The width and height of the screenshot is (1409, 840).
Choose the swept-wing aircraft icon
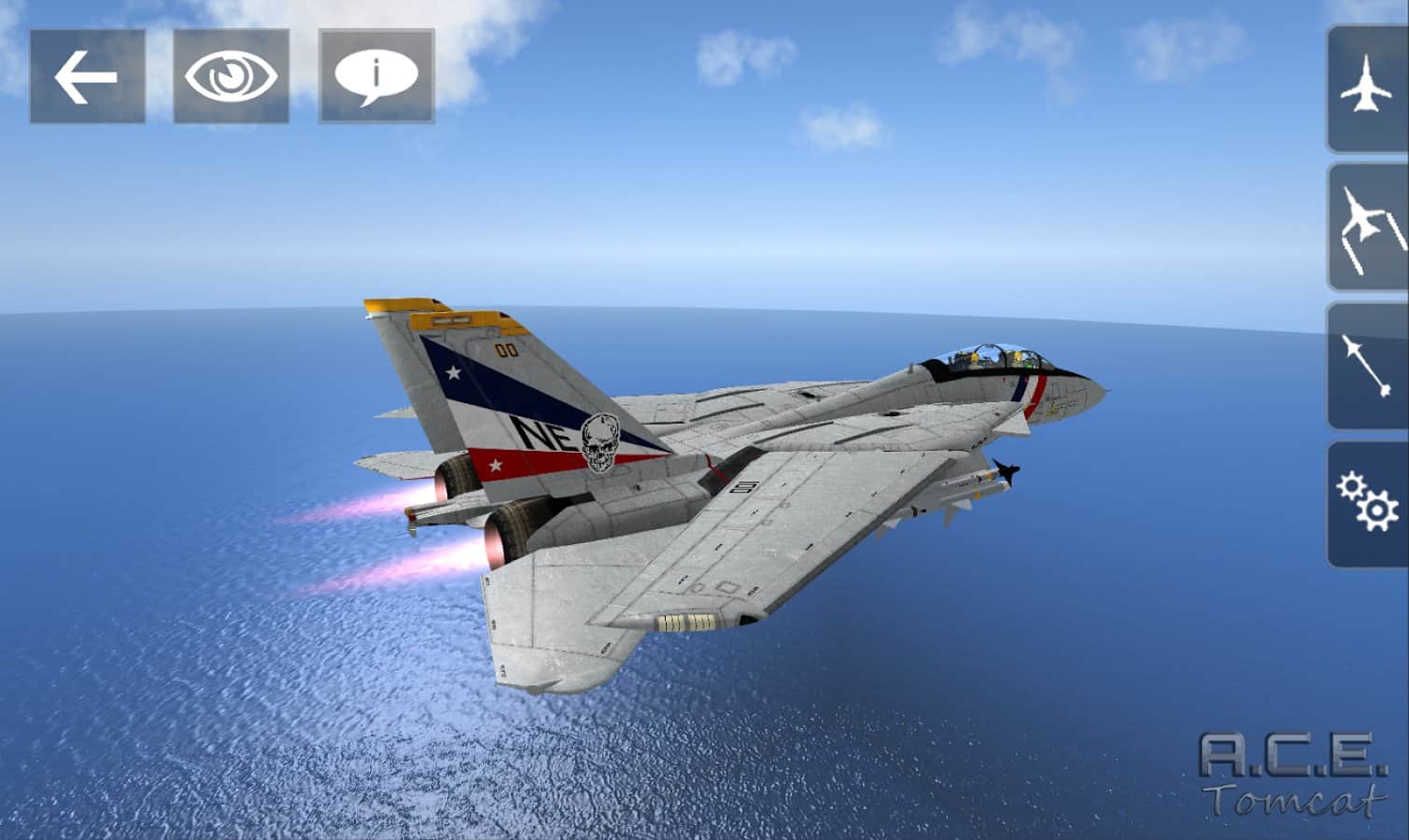pos(1367,227)
